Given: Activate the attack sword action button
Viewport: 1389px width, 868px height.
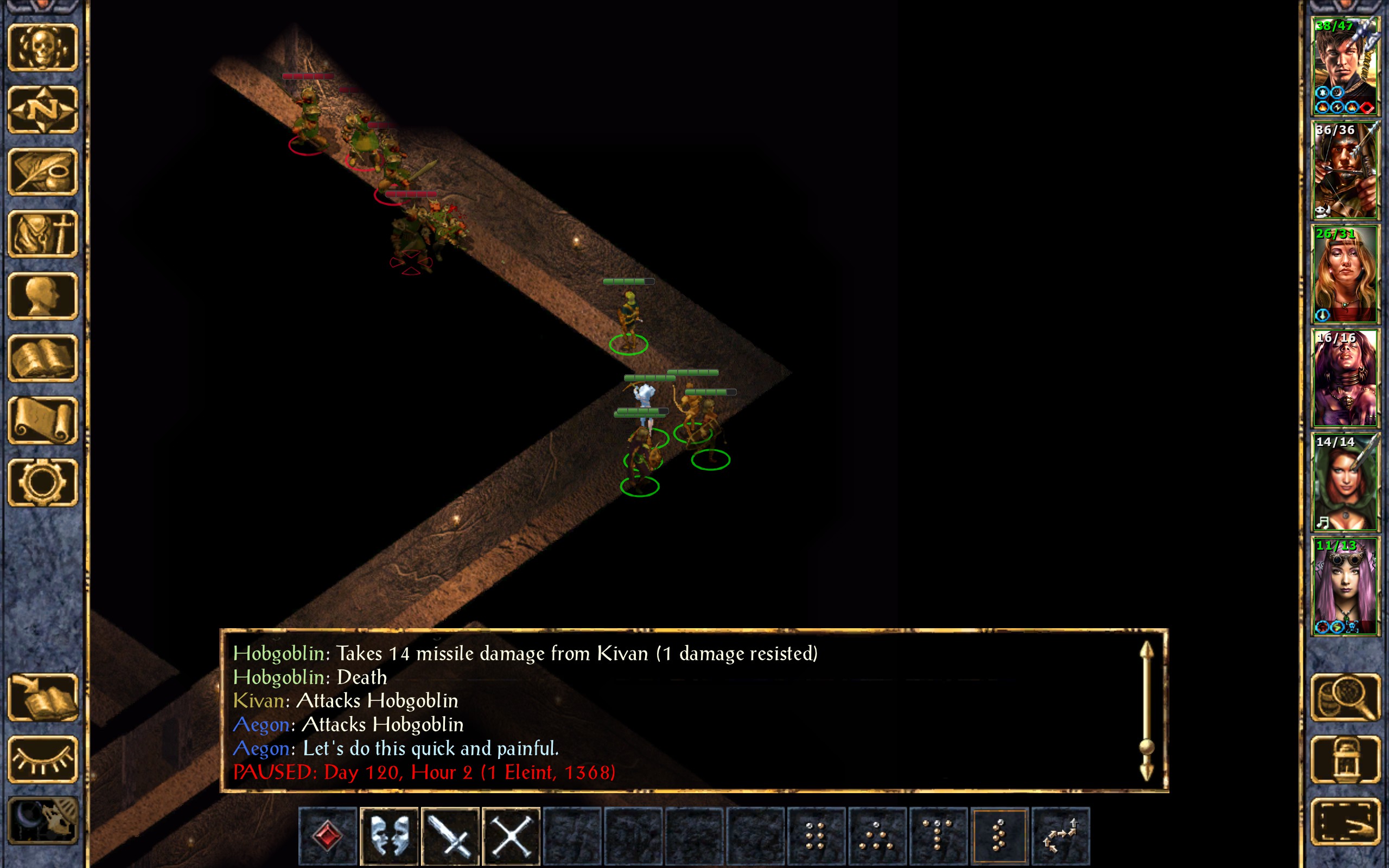Looking at the screenshot, I should coord(450,836).
